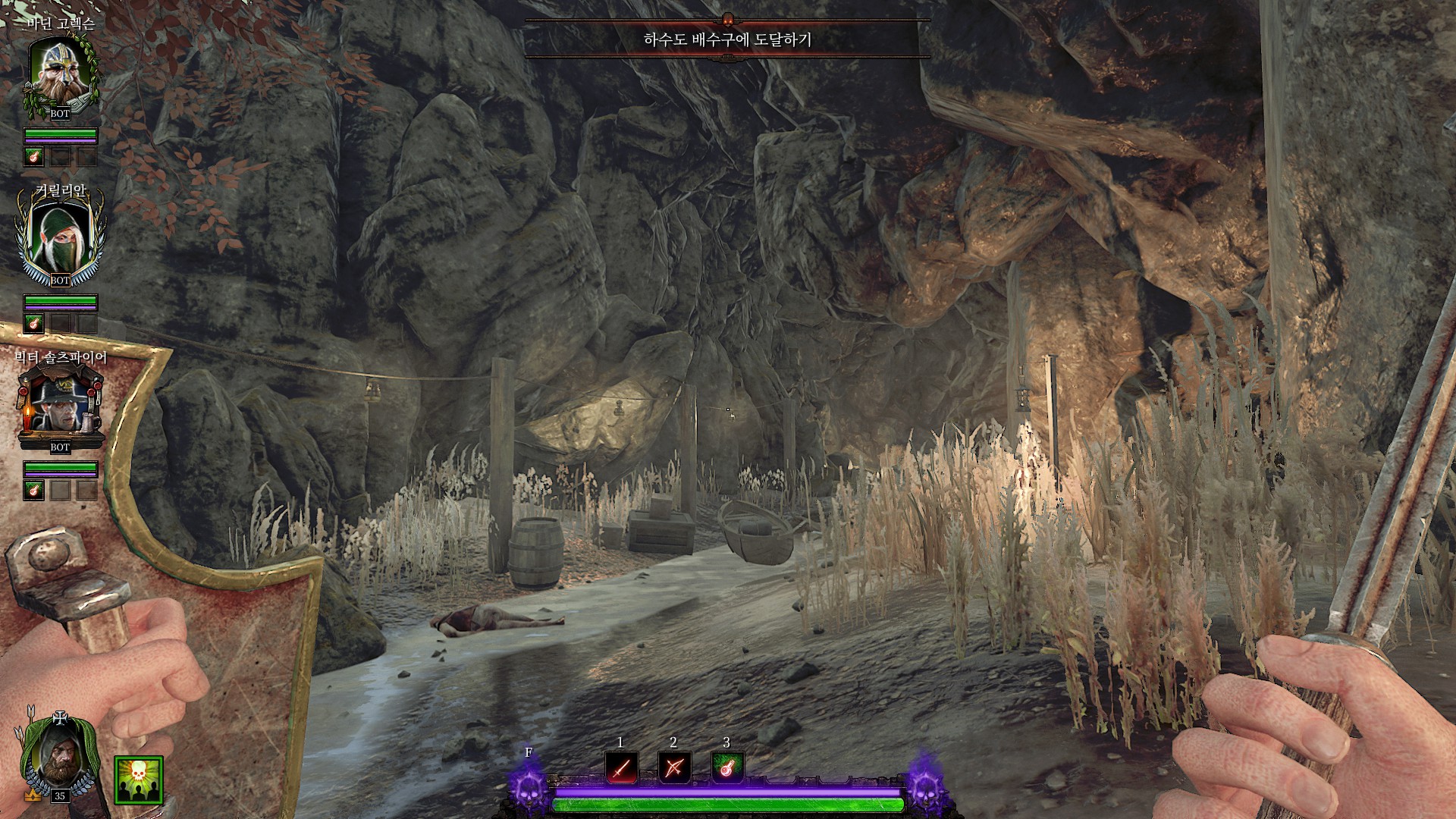Select Kerillian's healing item slot icon
The image size is (1456, 819).
coord(34,324)
